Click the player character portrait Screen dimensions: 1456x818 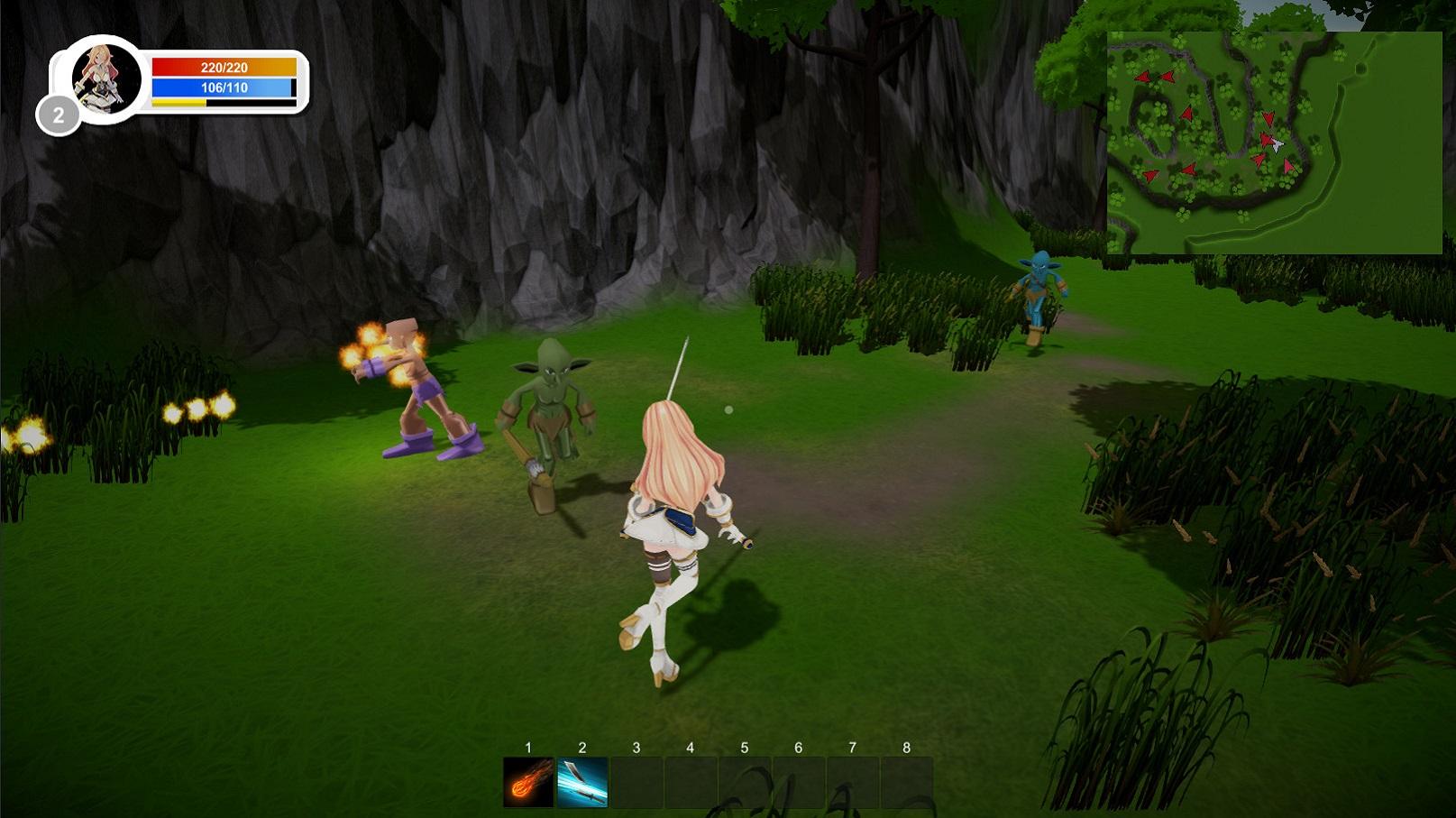point(105,78)
